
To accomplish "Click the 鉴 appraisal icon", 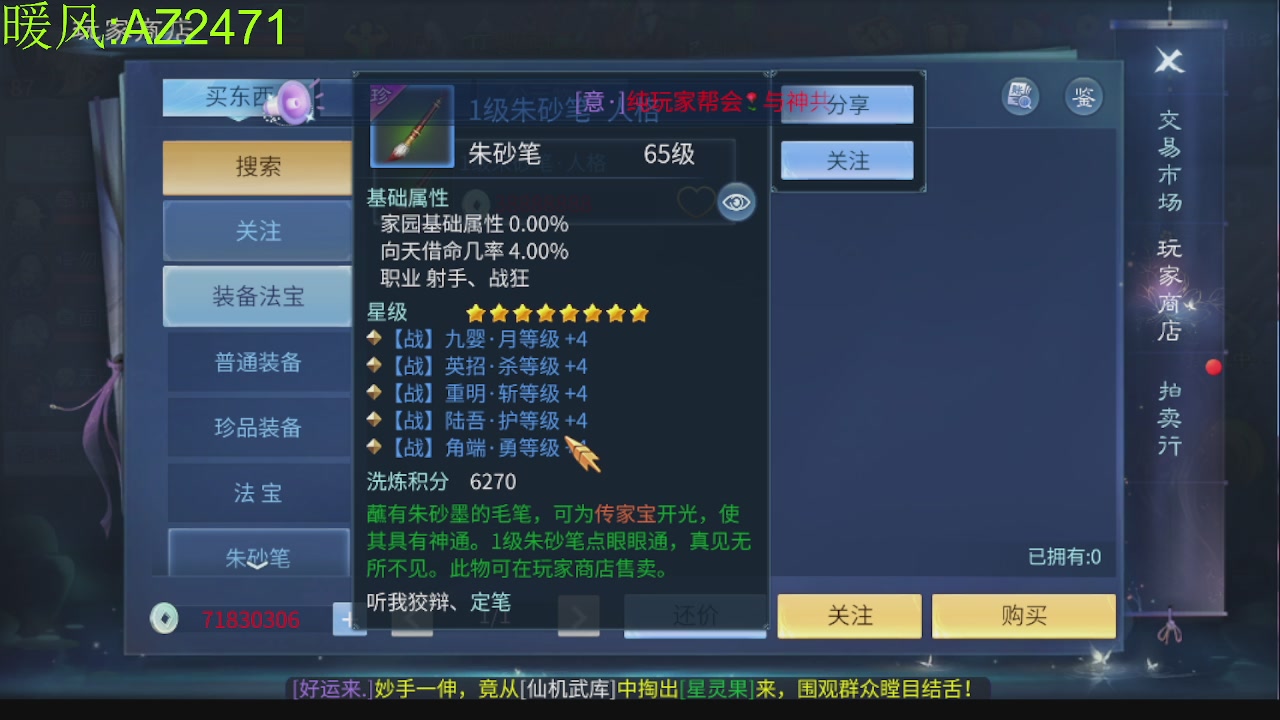I will pos(1083,97).
